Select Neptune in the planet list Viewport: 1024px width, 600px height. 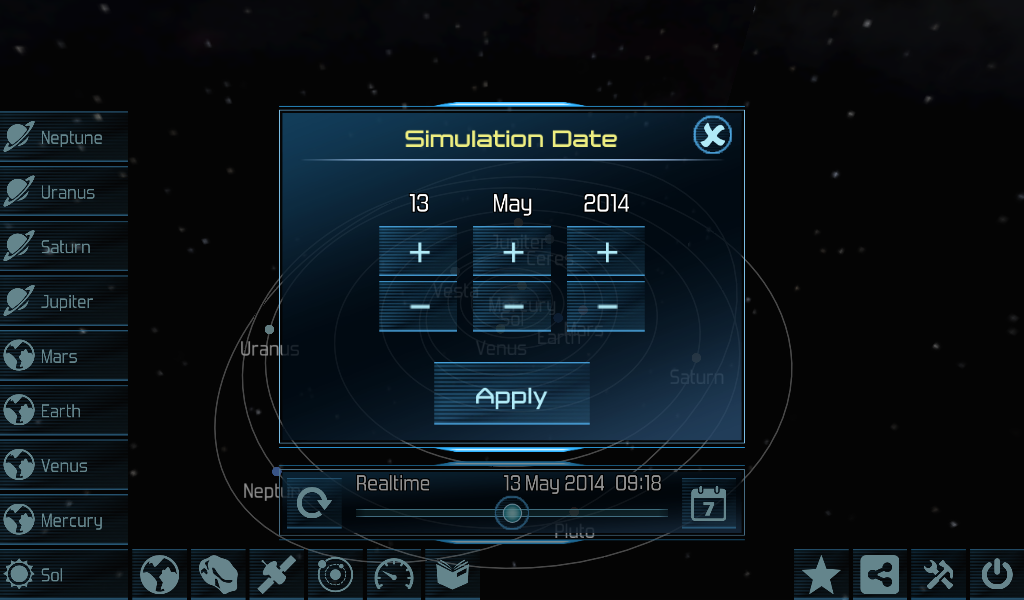point(64,137)
